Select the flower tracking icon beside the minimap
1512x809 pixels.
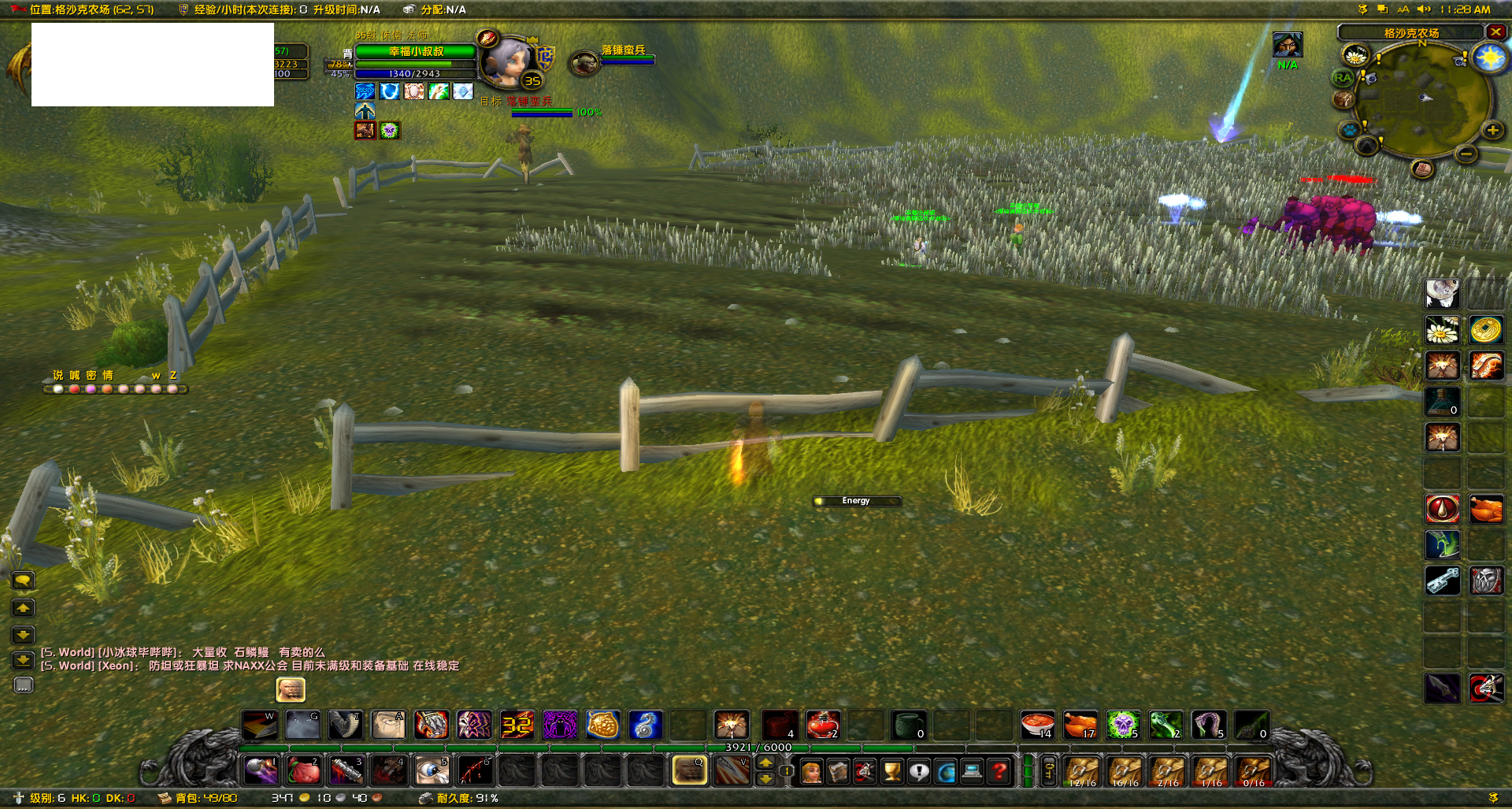pyautogui.click(x=1355, y=56)
